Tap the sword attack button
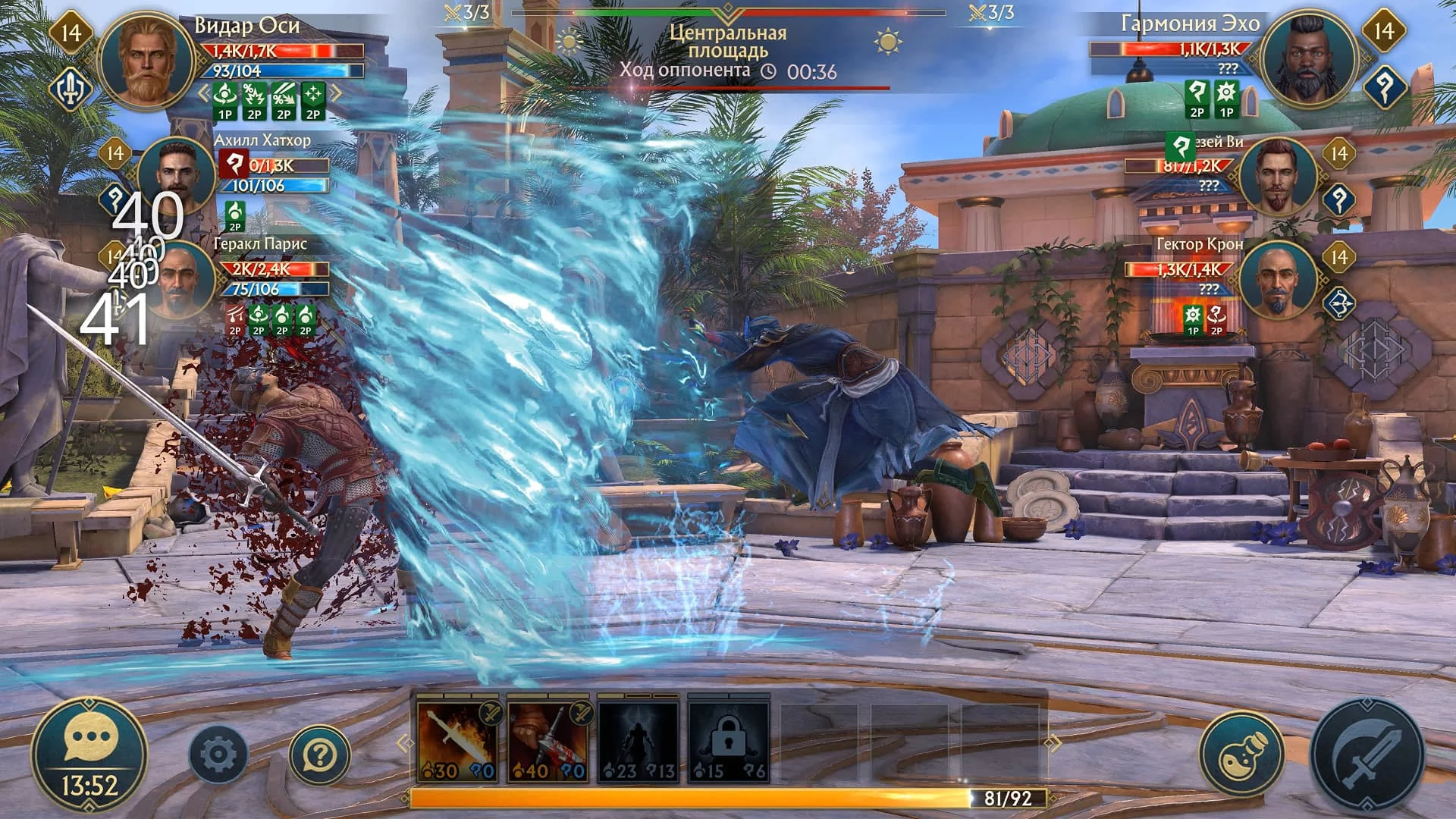1456x819 pixels. click(1367, 755)
